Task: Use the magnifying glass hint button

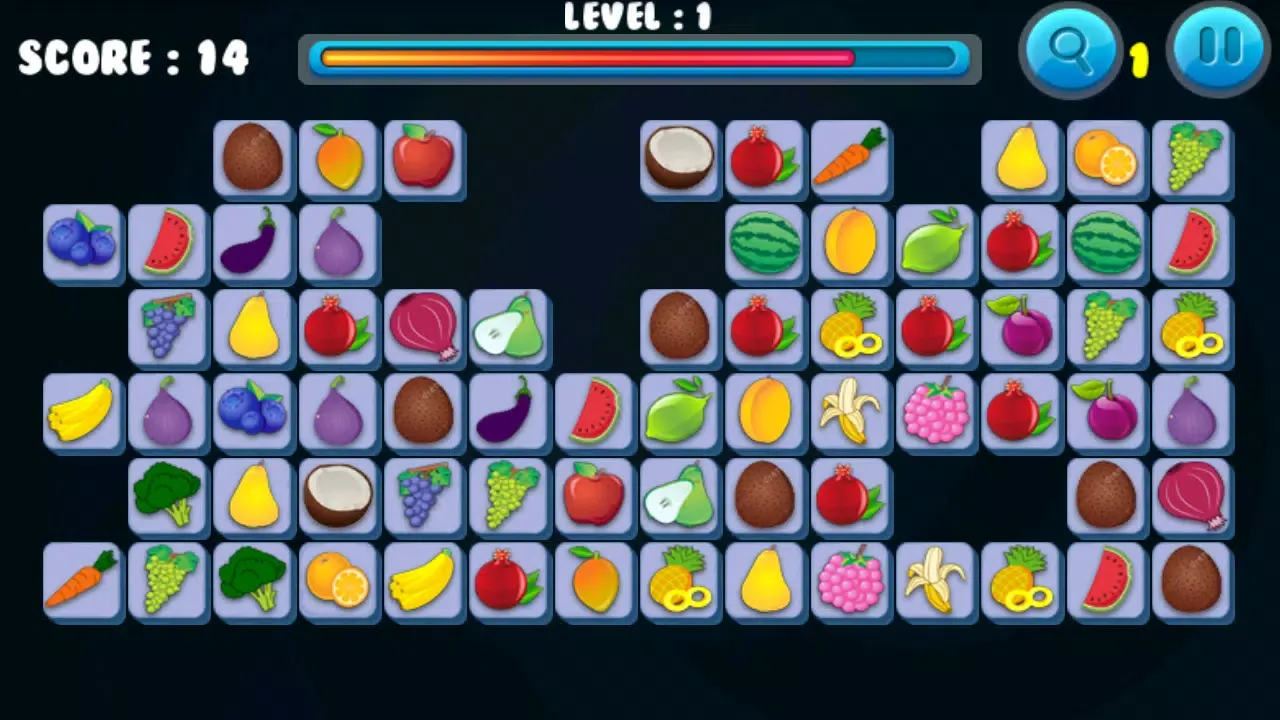Action: coord(1070,48)
